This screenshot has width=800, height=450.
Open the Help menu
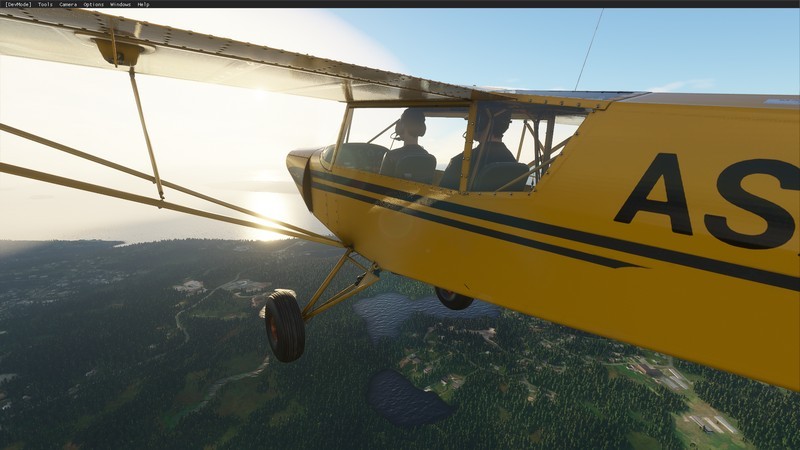tap(143, 4)
